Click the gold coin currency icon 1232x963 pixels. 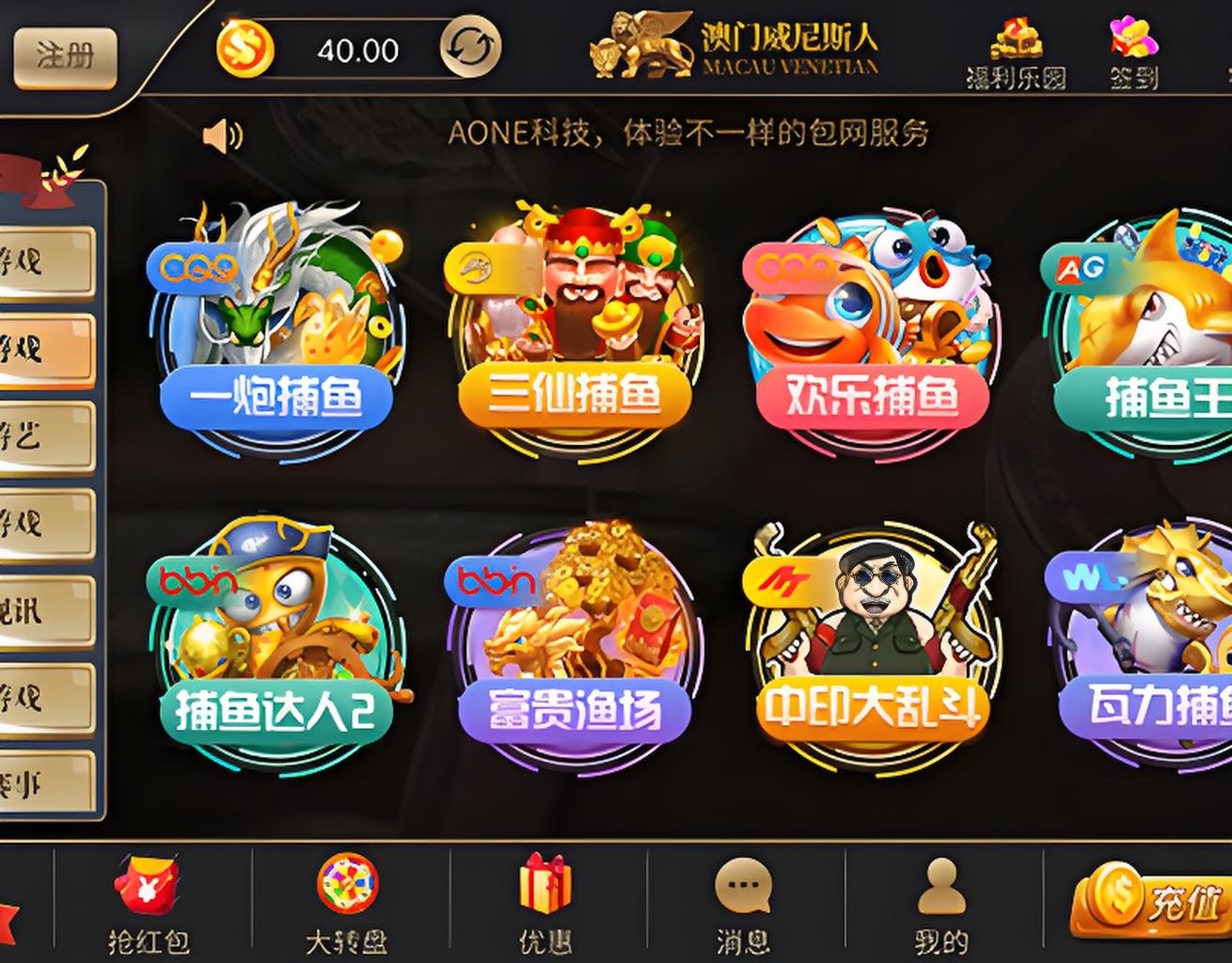pyautogui.click(x=245, y=45)
